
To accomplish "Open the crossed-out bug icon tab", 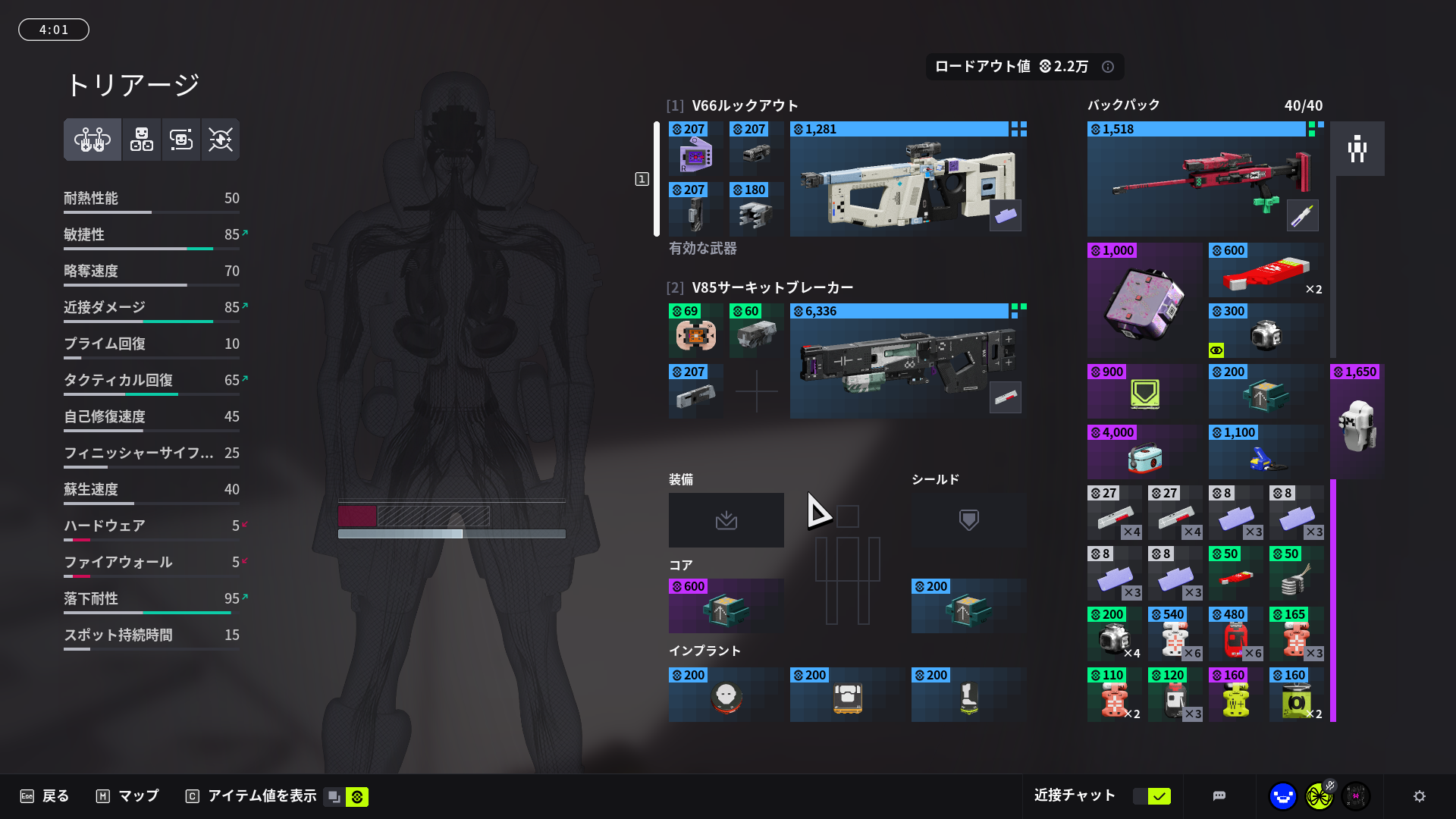I will (x=221, y=140).
